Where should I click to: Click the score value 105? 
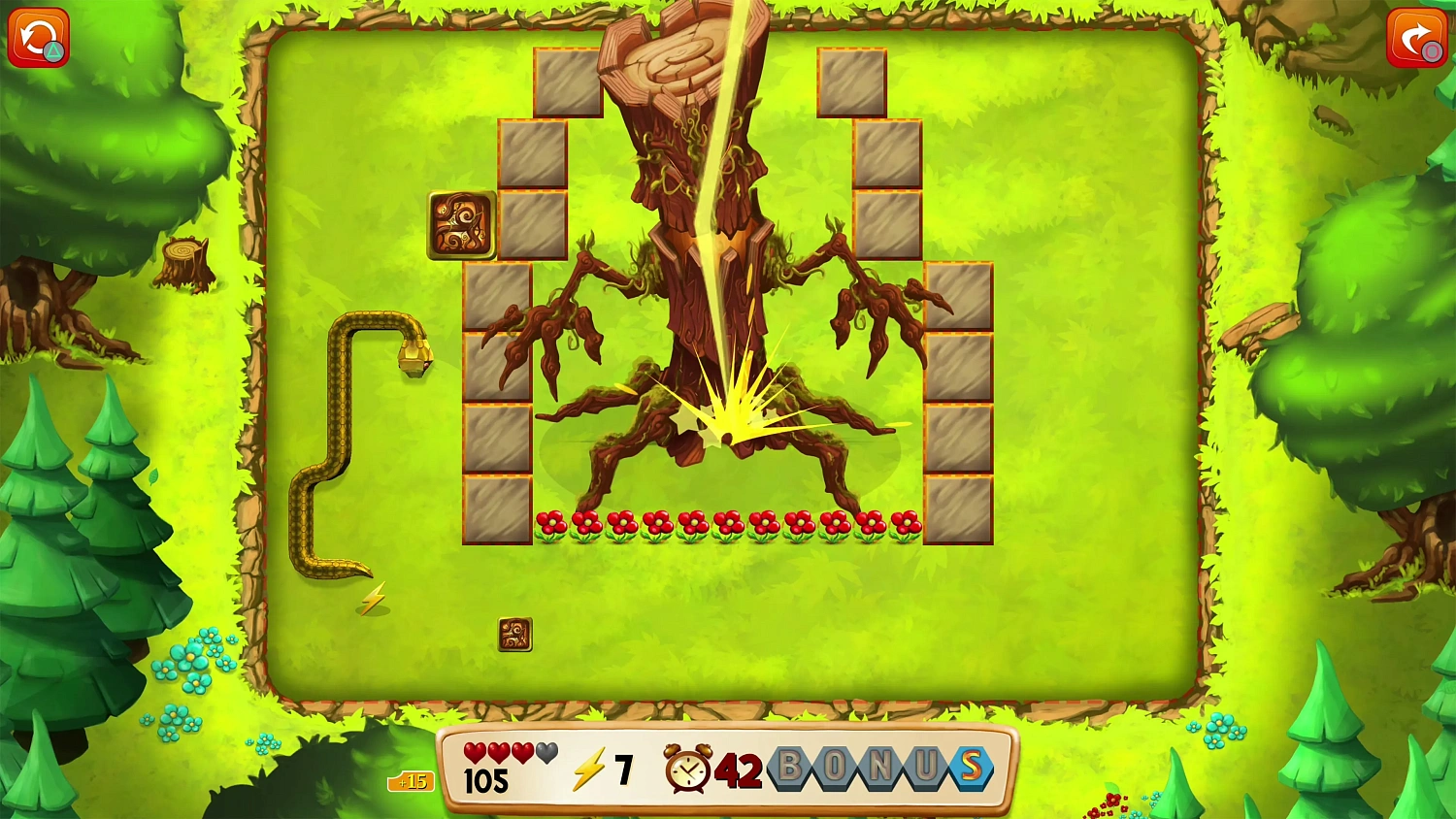488,778
